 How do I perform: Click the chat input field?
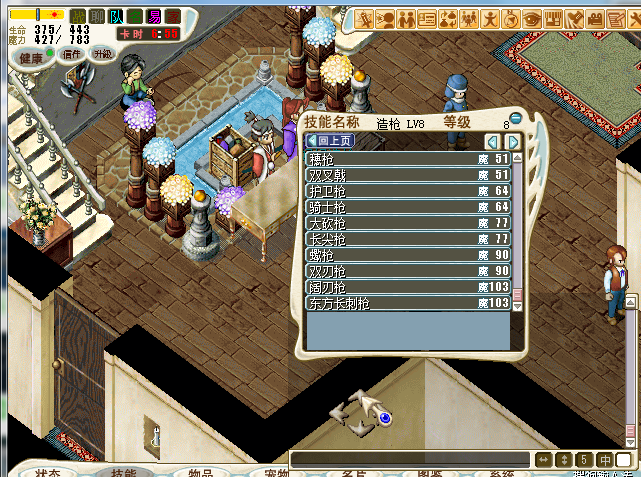[410, 459]
